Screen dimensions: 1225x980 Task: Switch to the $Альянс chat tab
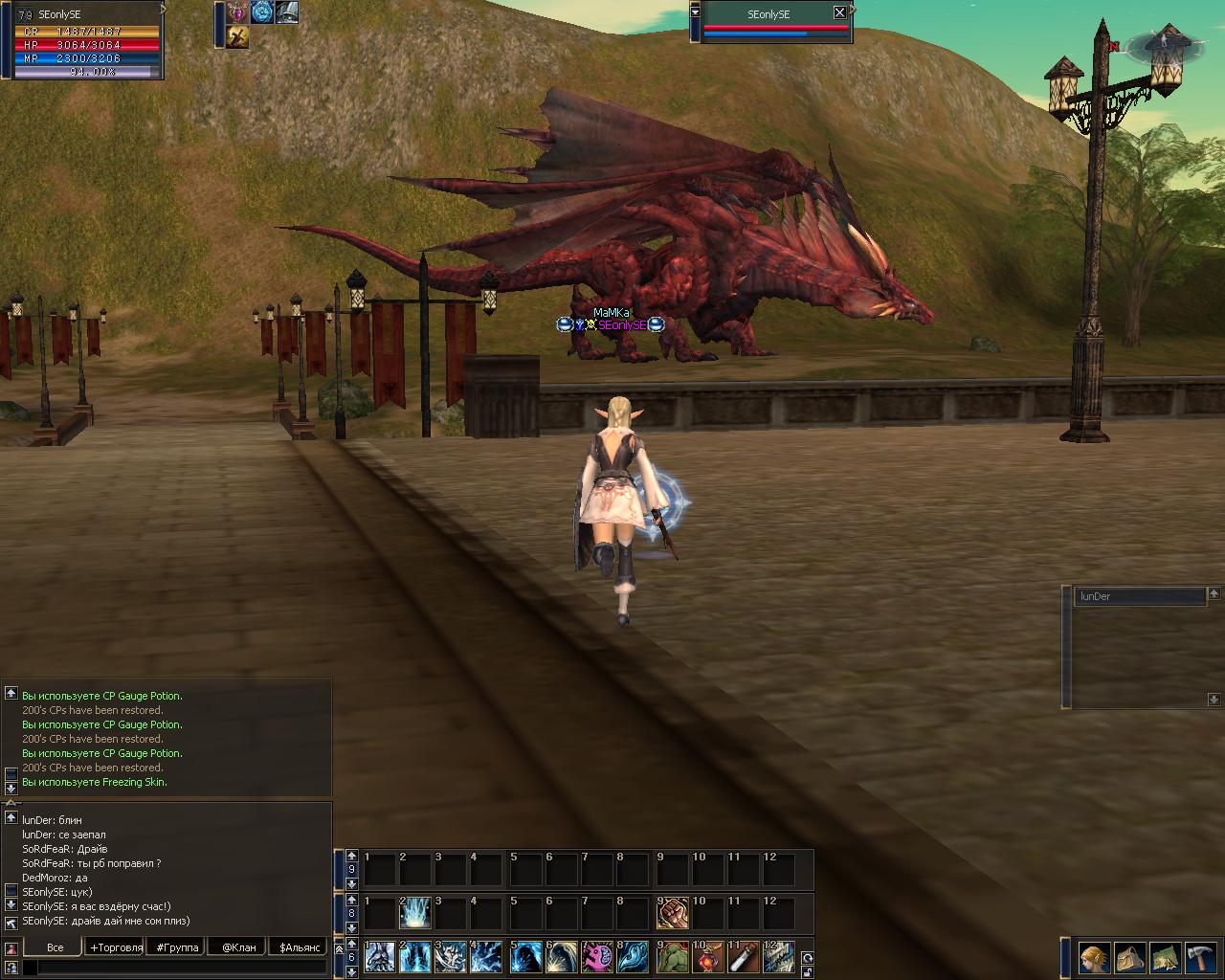click(x=300, y=947)
